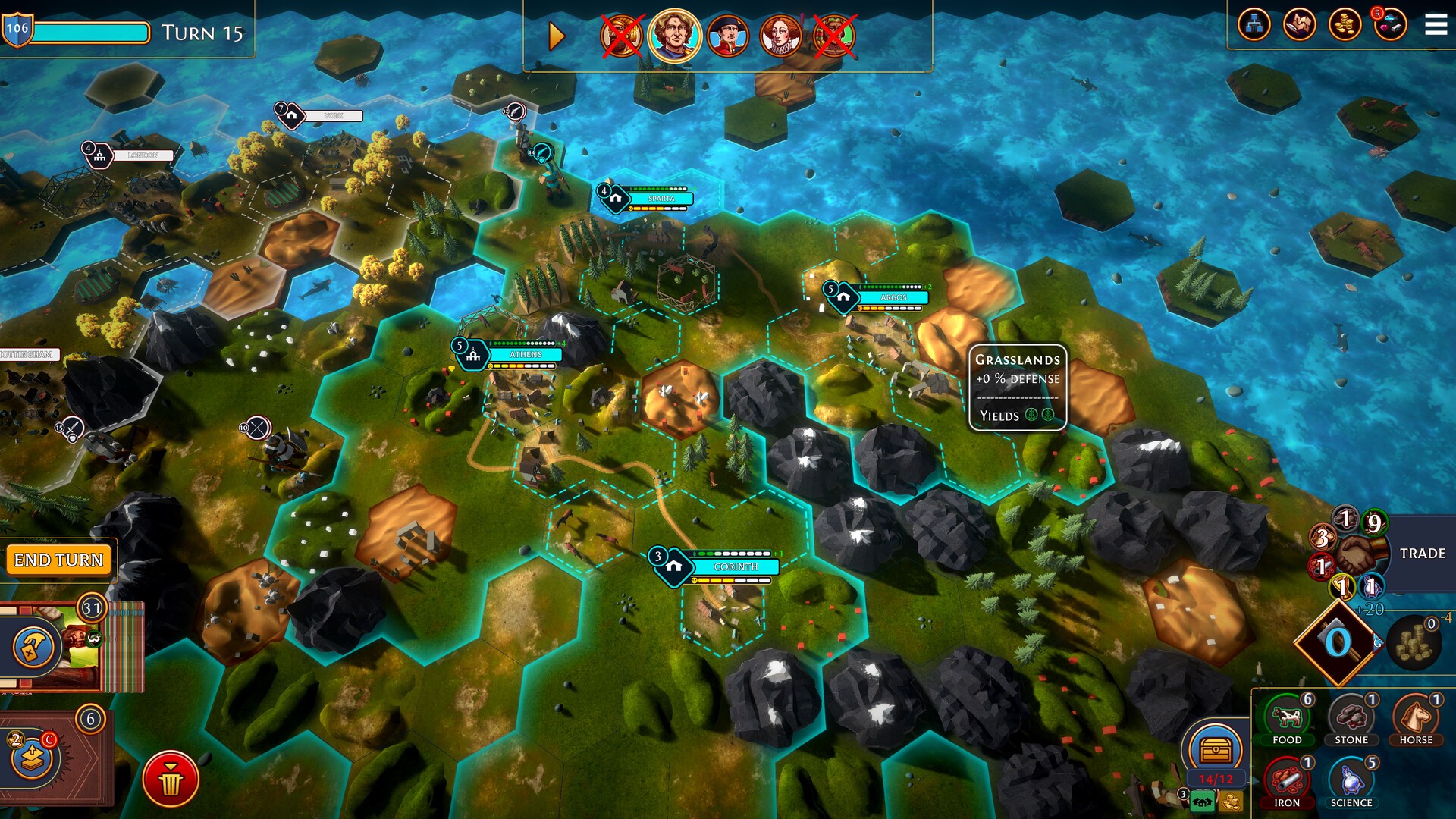The width and height of the screenshot is (1456, 819).
Task: Select the Food resource
Action: (1287, 720)
